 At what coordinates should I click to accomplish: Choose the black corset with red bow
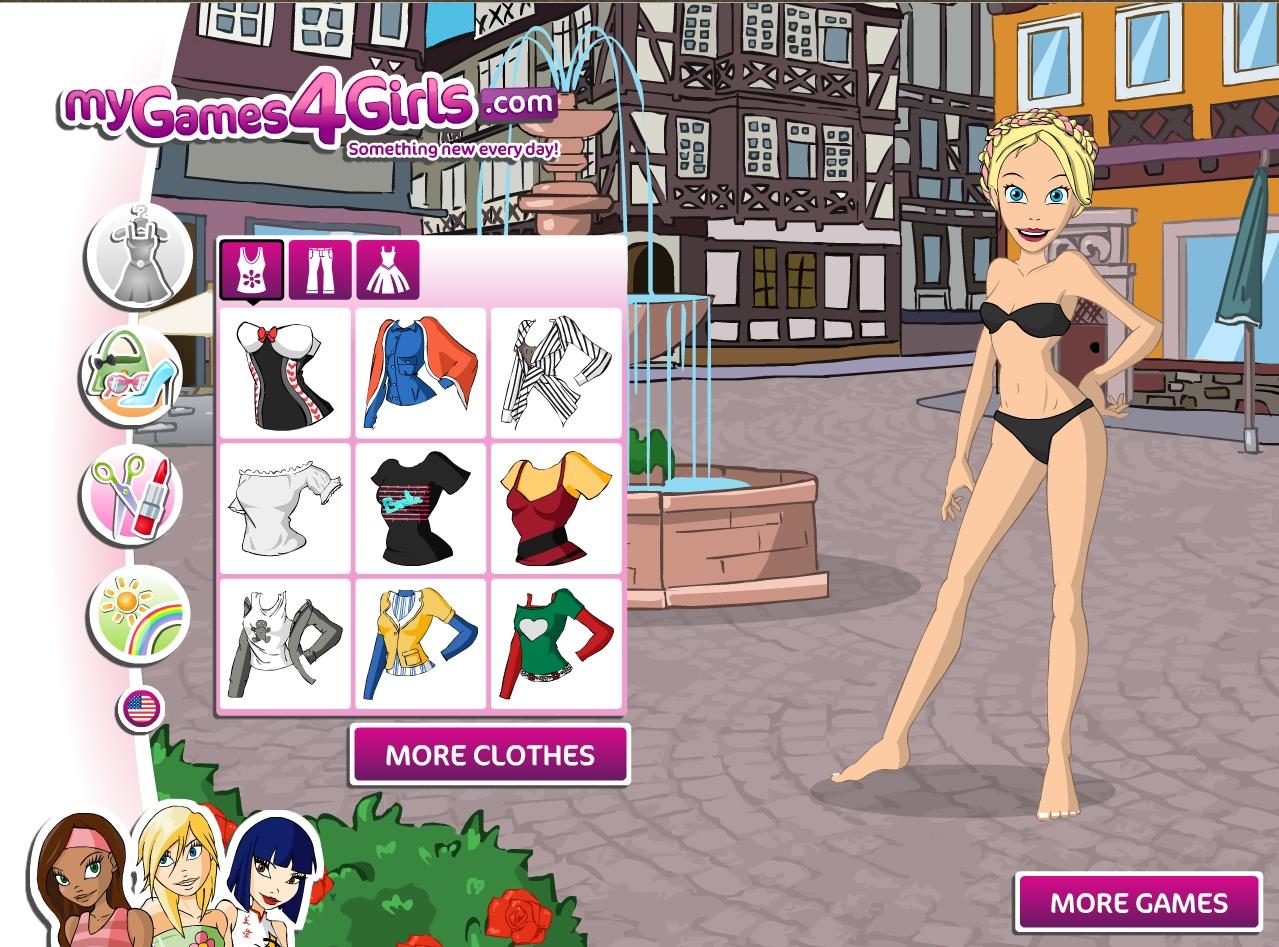pos(285,373)
